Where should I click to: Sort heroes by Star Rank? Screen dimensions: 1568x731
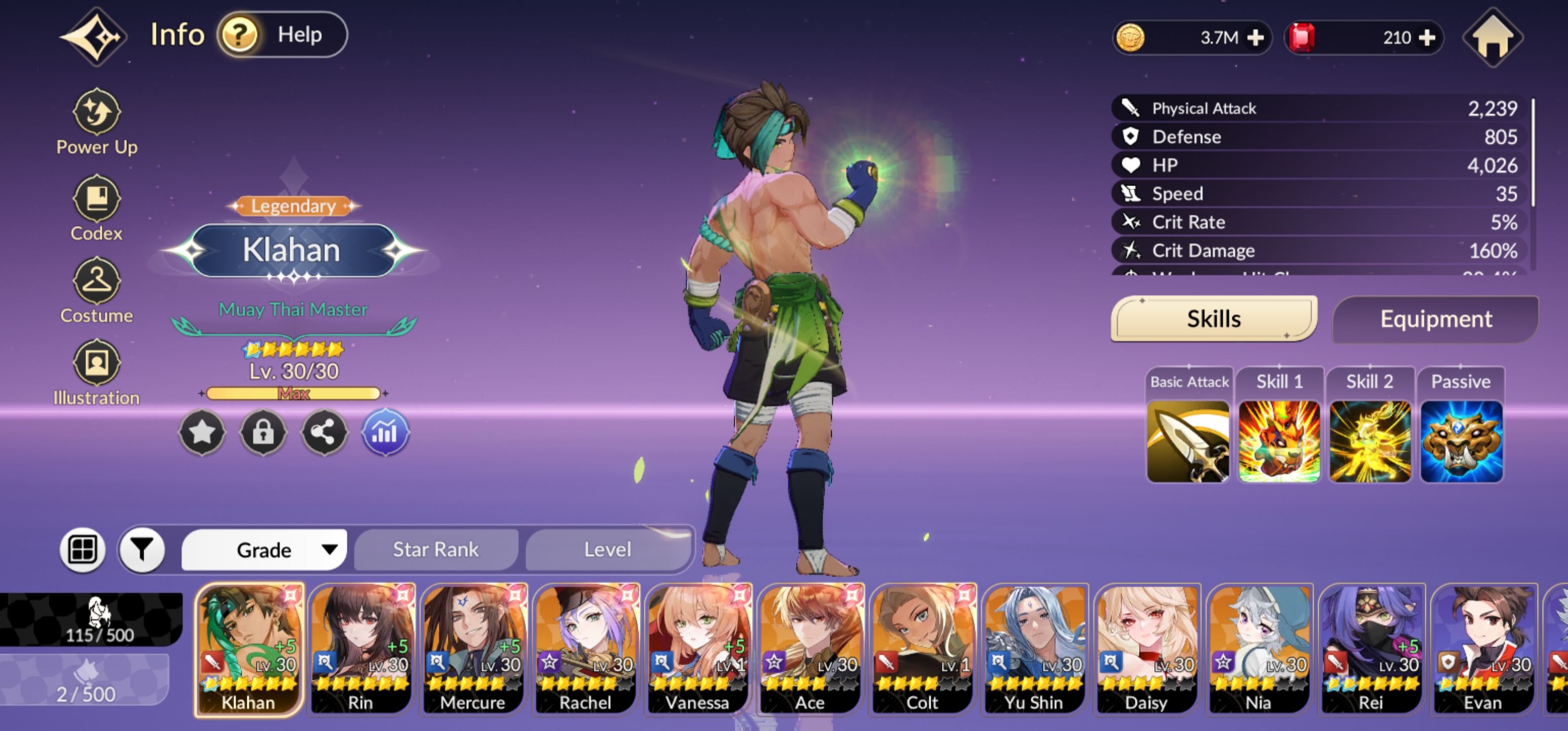[436, 550]
